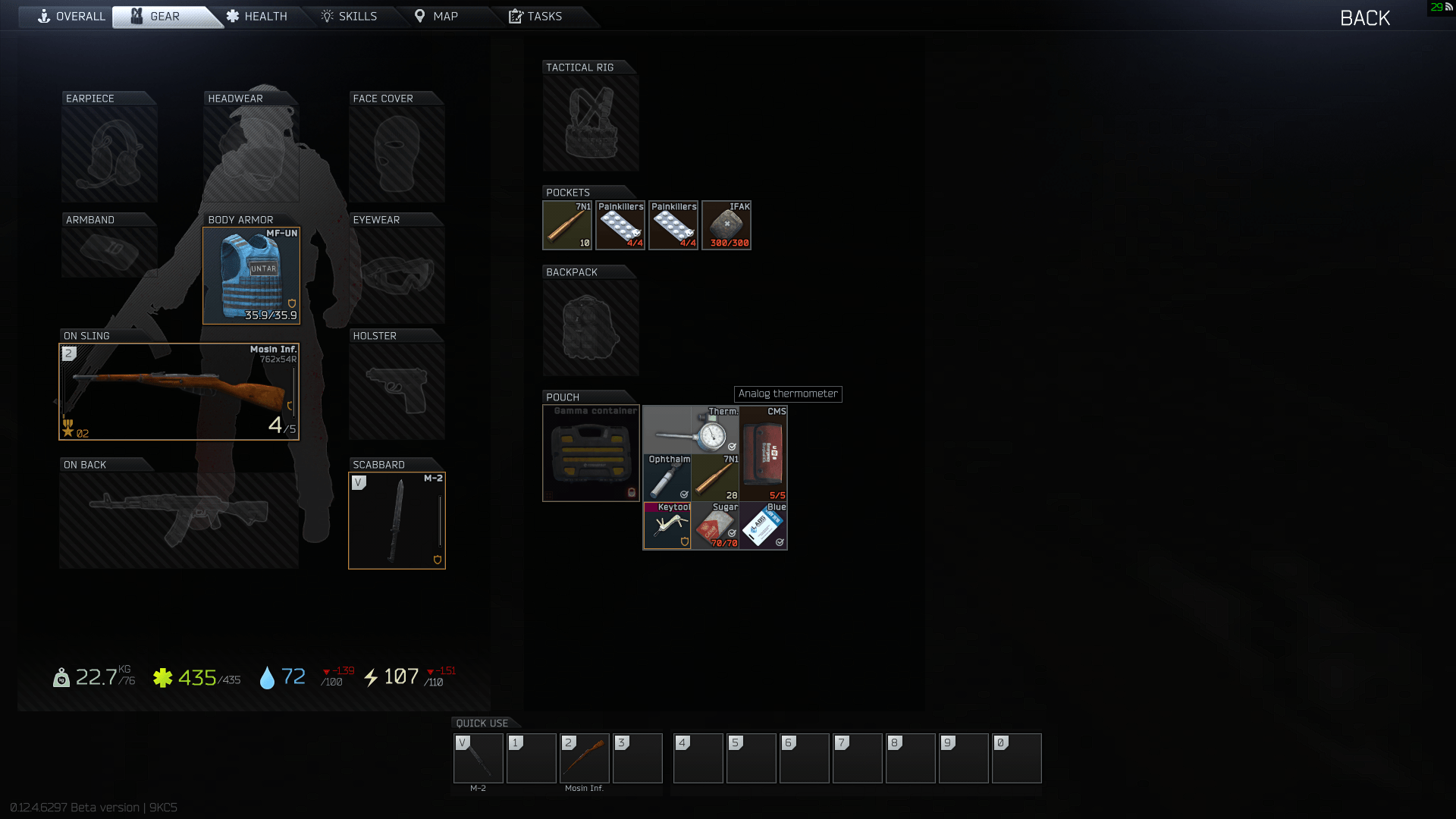This screenshot has height=819, width=1456.
Task: Click the hydration stat indicator
Action: (281, 677)
